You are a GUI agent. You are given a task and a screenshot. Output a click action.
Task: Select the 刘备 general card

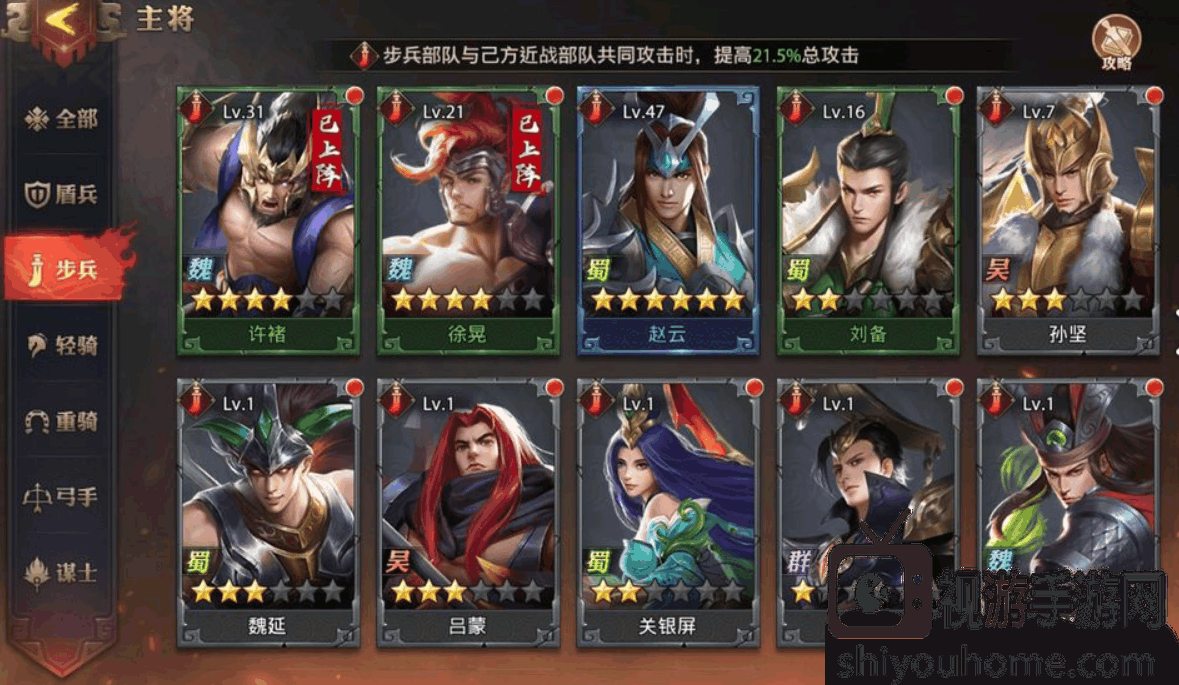867,220
